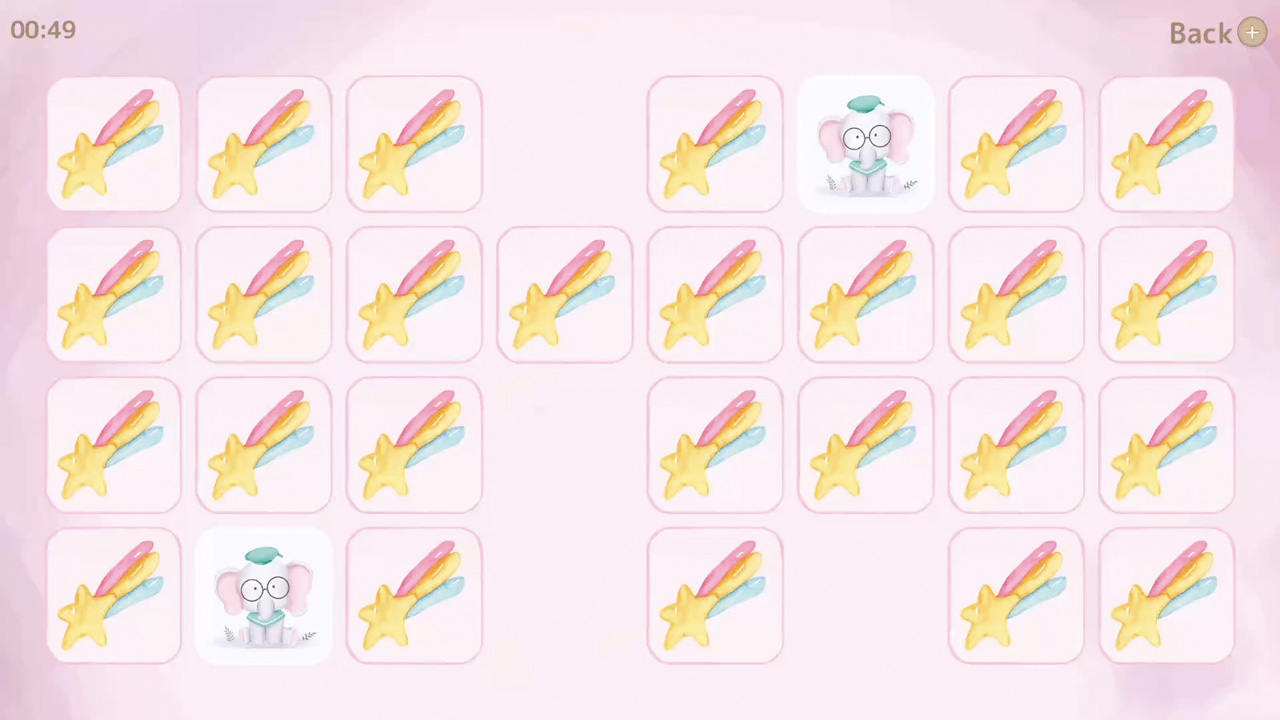Flip the lone card near the bottom center
This screenshot has height=720, width=1280.
[715, 595]
